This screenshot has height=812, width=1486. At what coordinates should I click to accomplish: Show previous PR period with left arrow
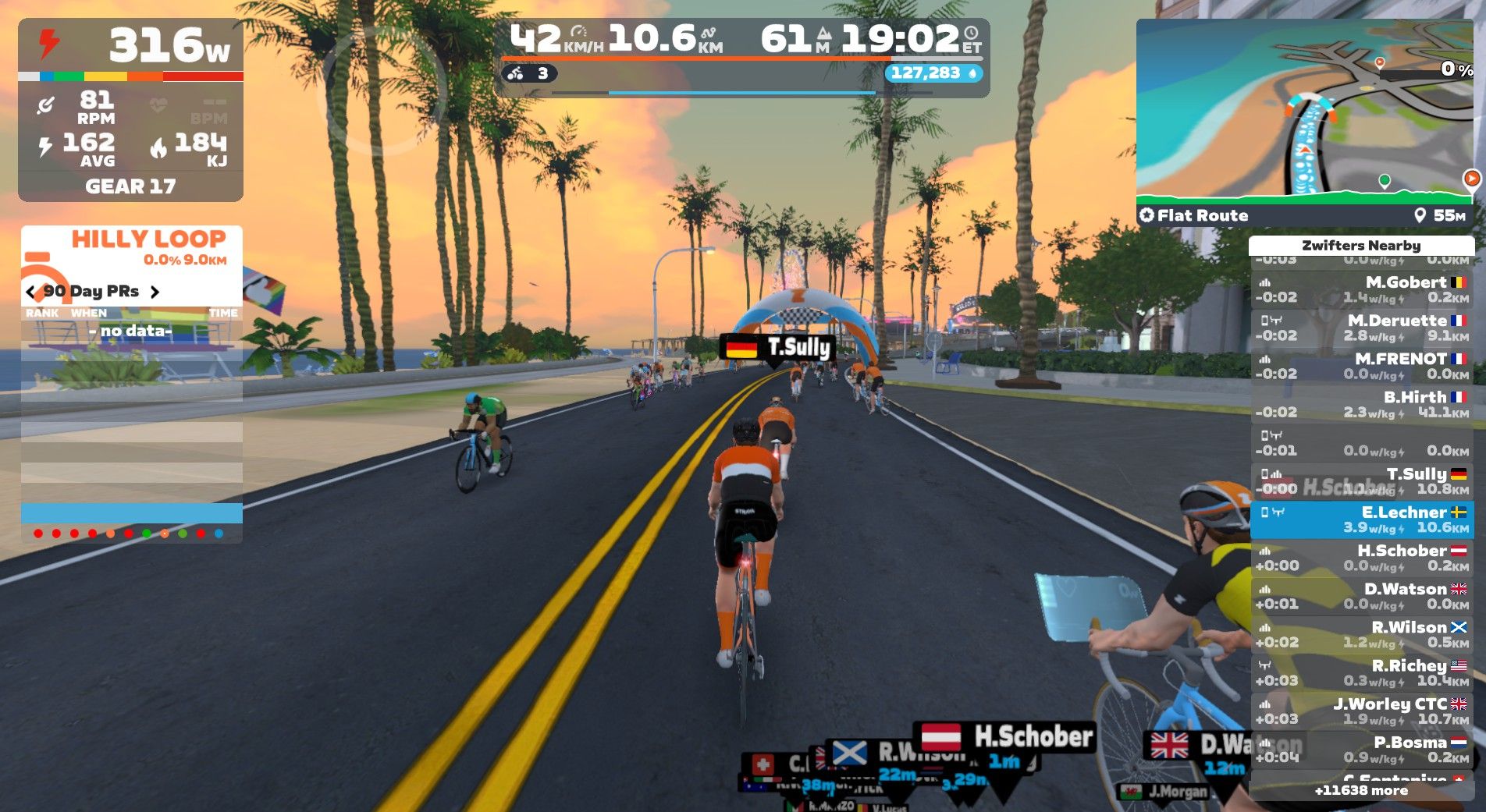click(x=31, y=292)
